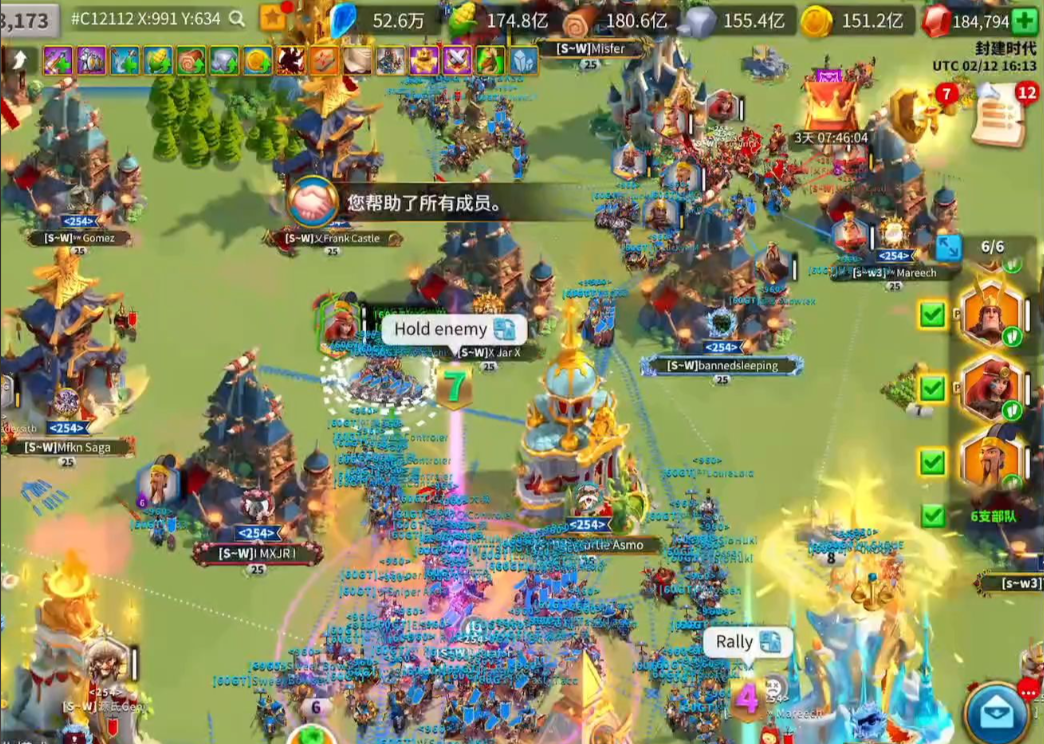
Task: Select the wood log boost buff icon
Action: (191, 60)
